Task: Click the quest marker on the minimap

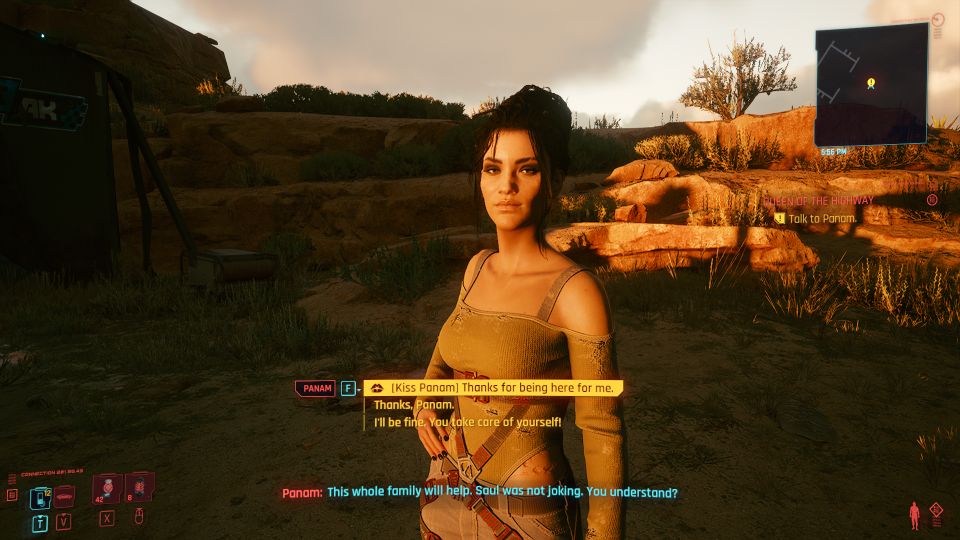Action: coord(871,82)
